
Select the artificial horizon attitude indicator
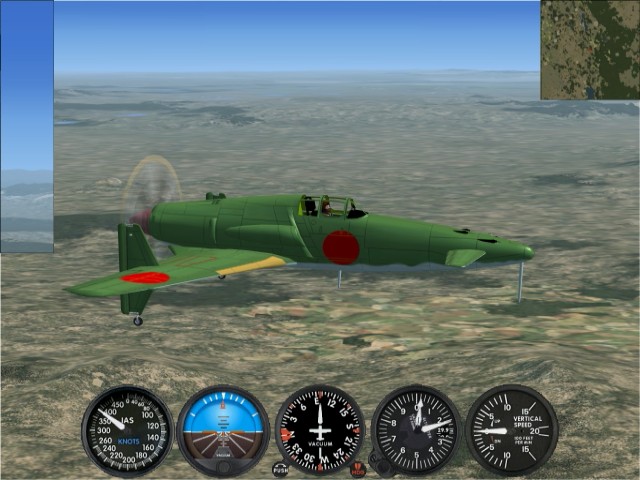pyautogui.click(x=223, y=430)
